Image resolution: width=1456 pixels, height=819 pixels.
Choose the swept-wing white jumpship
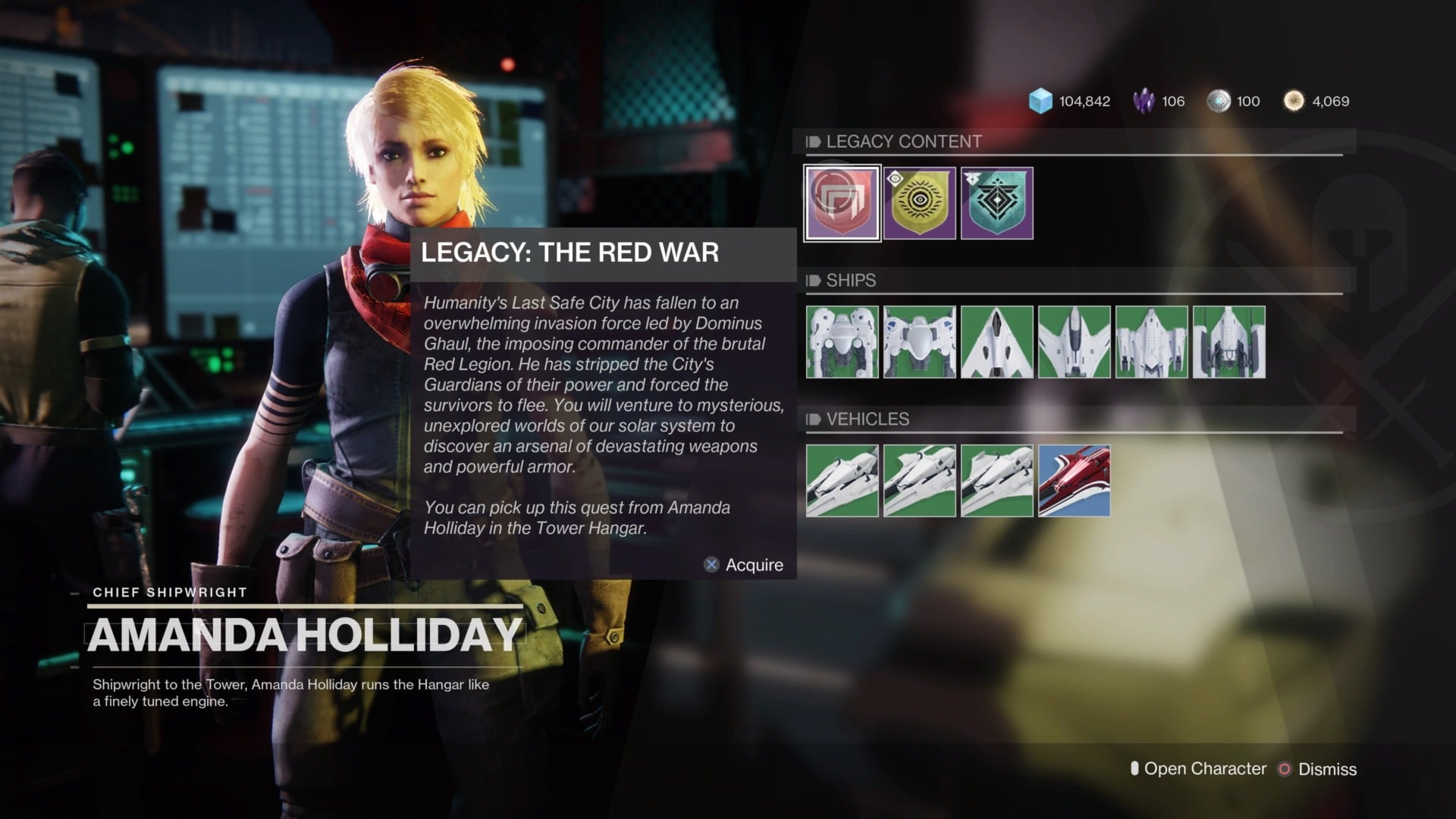[1075, 342]
